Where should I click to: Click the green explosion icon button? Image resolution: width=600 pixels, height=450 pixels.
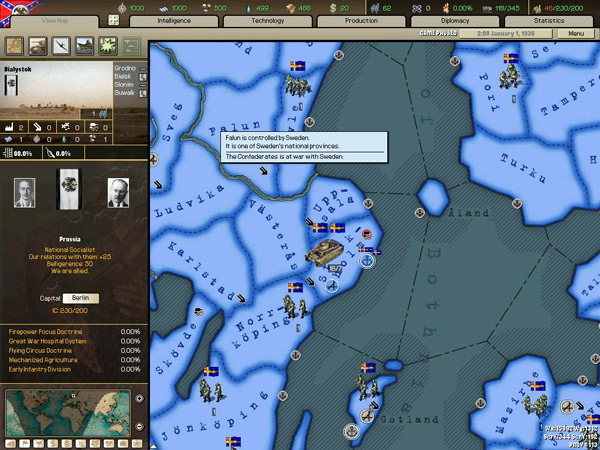(x=108, y=45)
